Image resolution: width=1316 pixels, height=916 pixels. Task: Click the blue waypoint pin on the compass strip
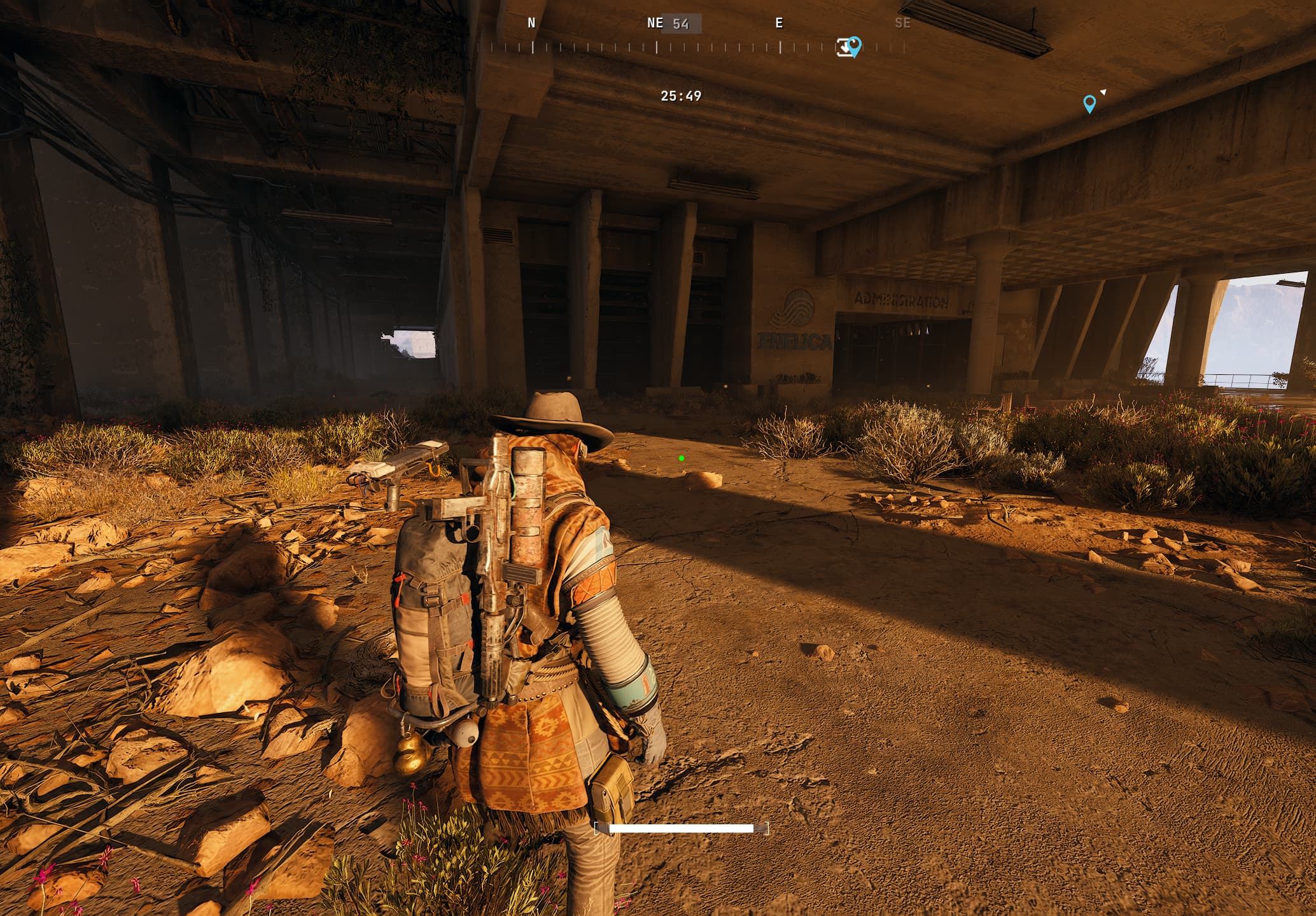click(855, 45)
